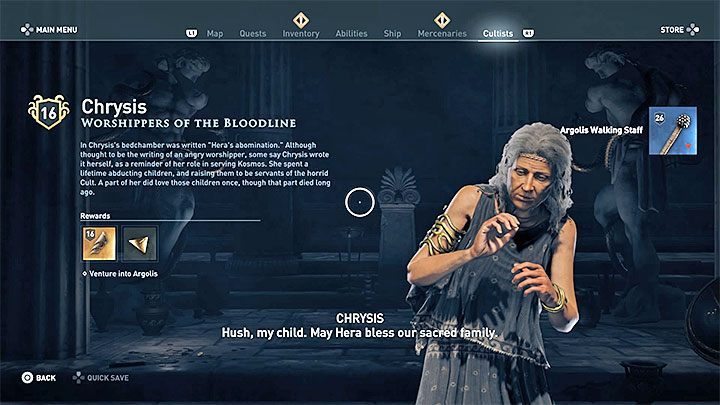The width and height of the screenshot is (720, 405).
Task: Select the Ship tab
Action: [393, 33]
